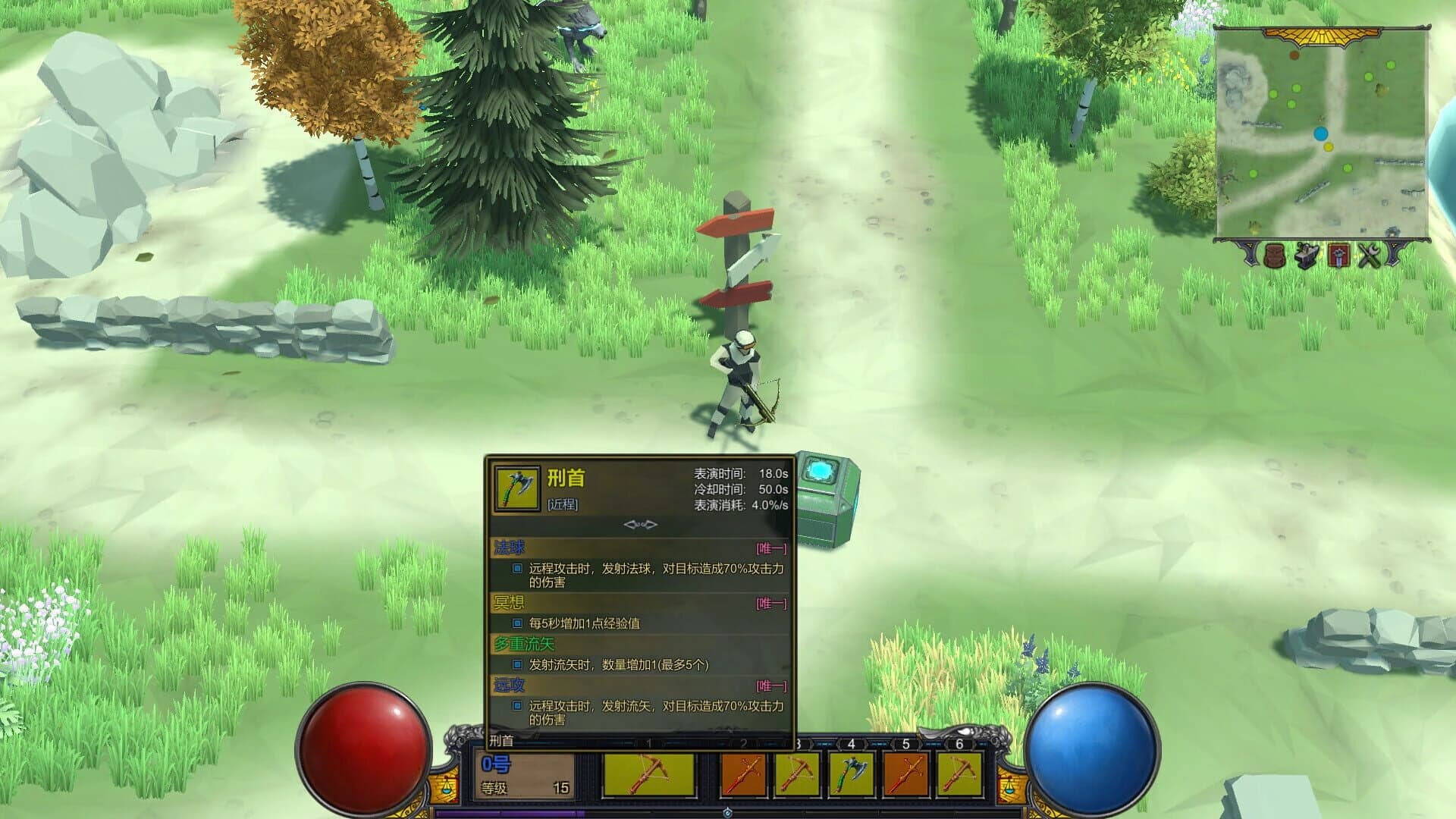Switch to hotbar tab numbered 5
The height and width of the screenshot is (819, 1456).
[x=905, y=742]
